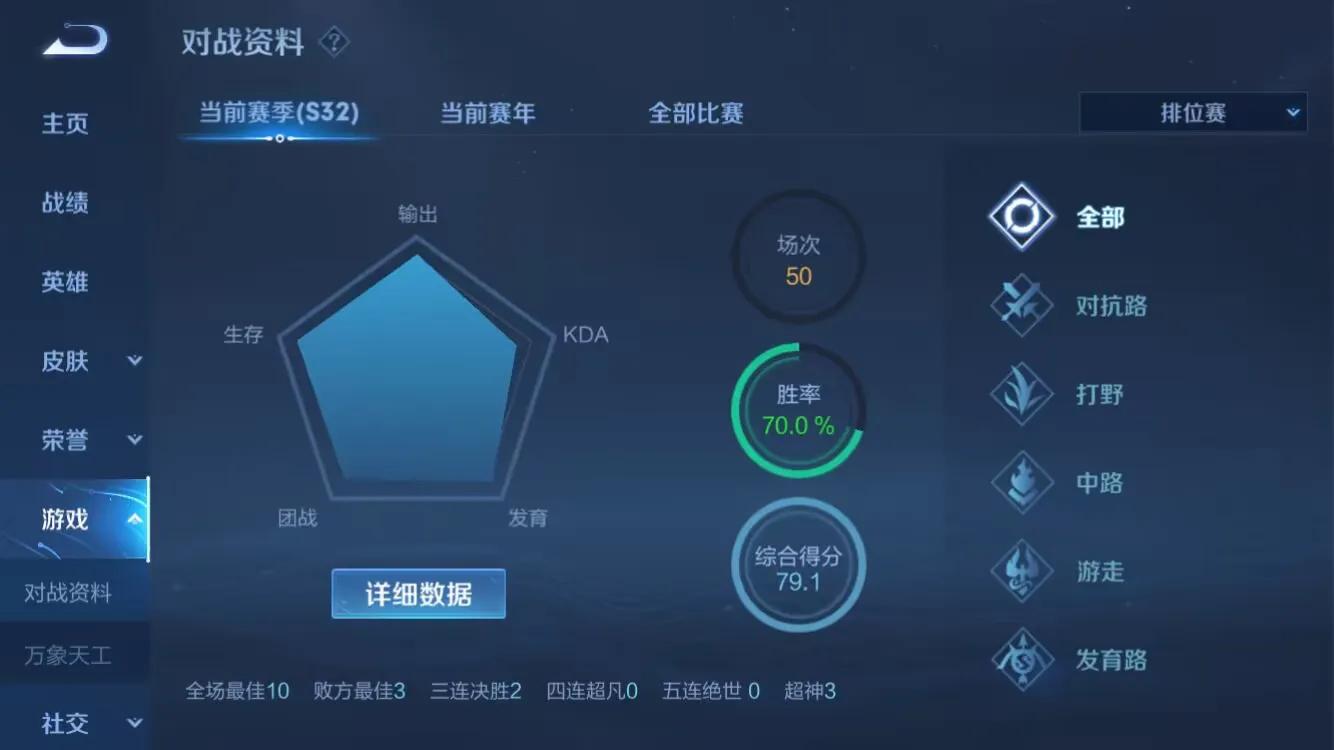Click the 综合得分 79.1 score circle
The image size is (1334, 750).
[797, 565]
